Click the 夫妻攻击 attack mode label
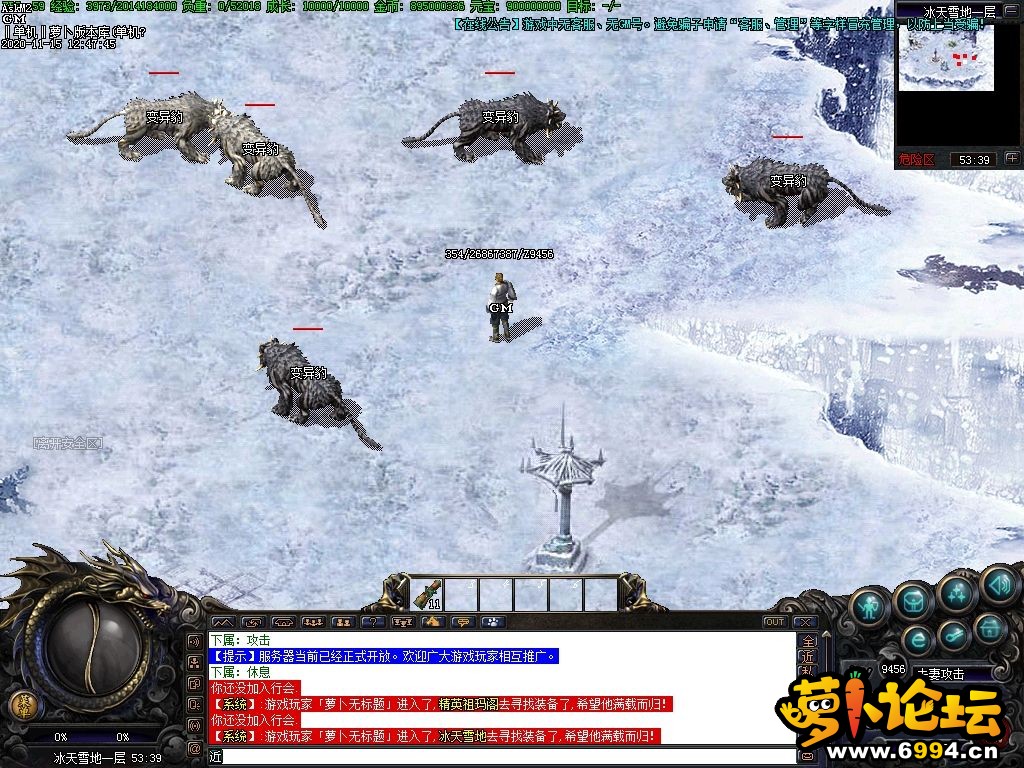 (940, 674)
